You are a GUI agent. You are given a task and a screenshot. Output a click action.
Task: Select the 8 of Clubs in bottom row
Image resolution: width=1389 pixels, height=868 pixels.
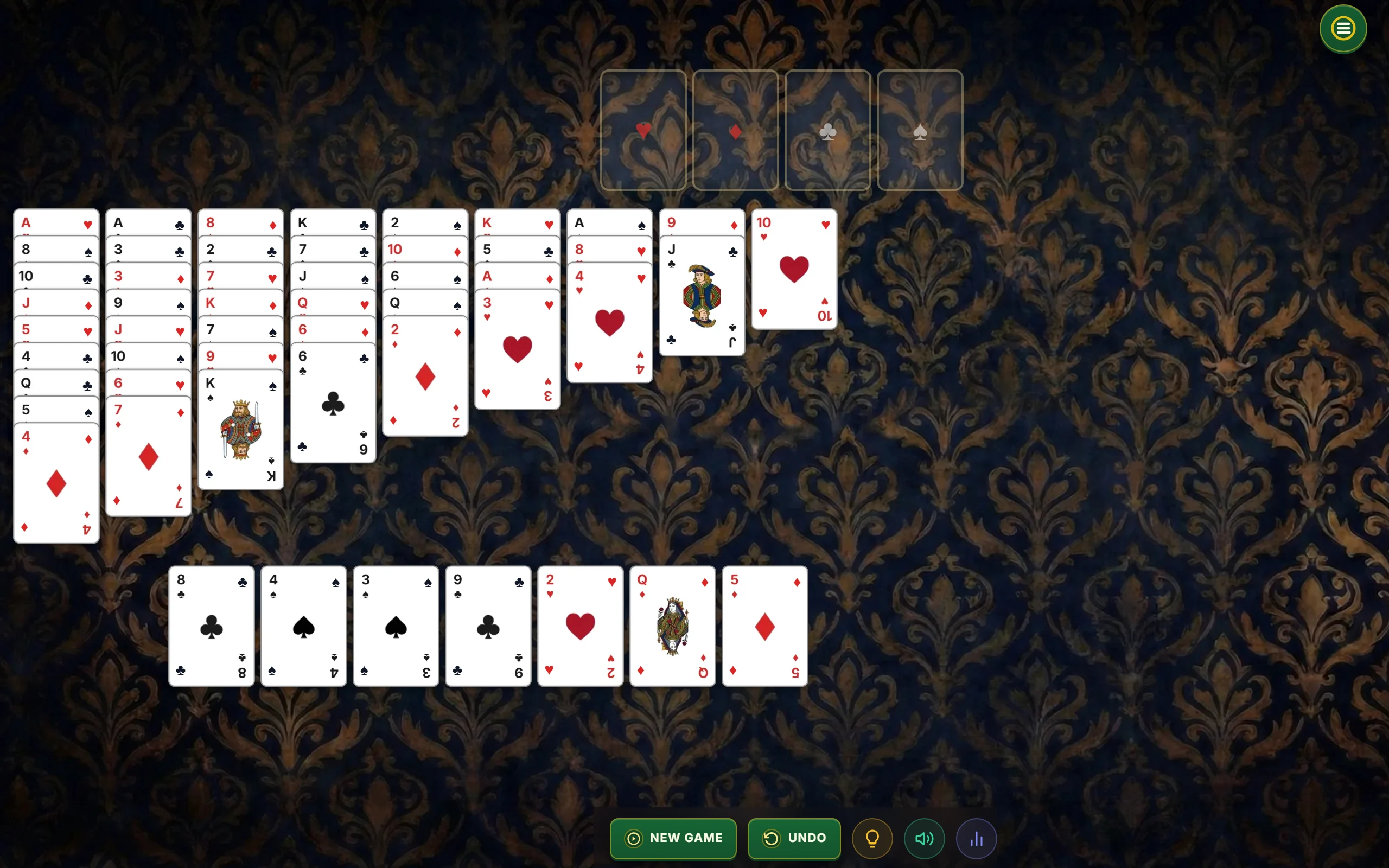[211, 626]
